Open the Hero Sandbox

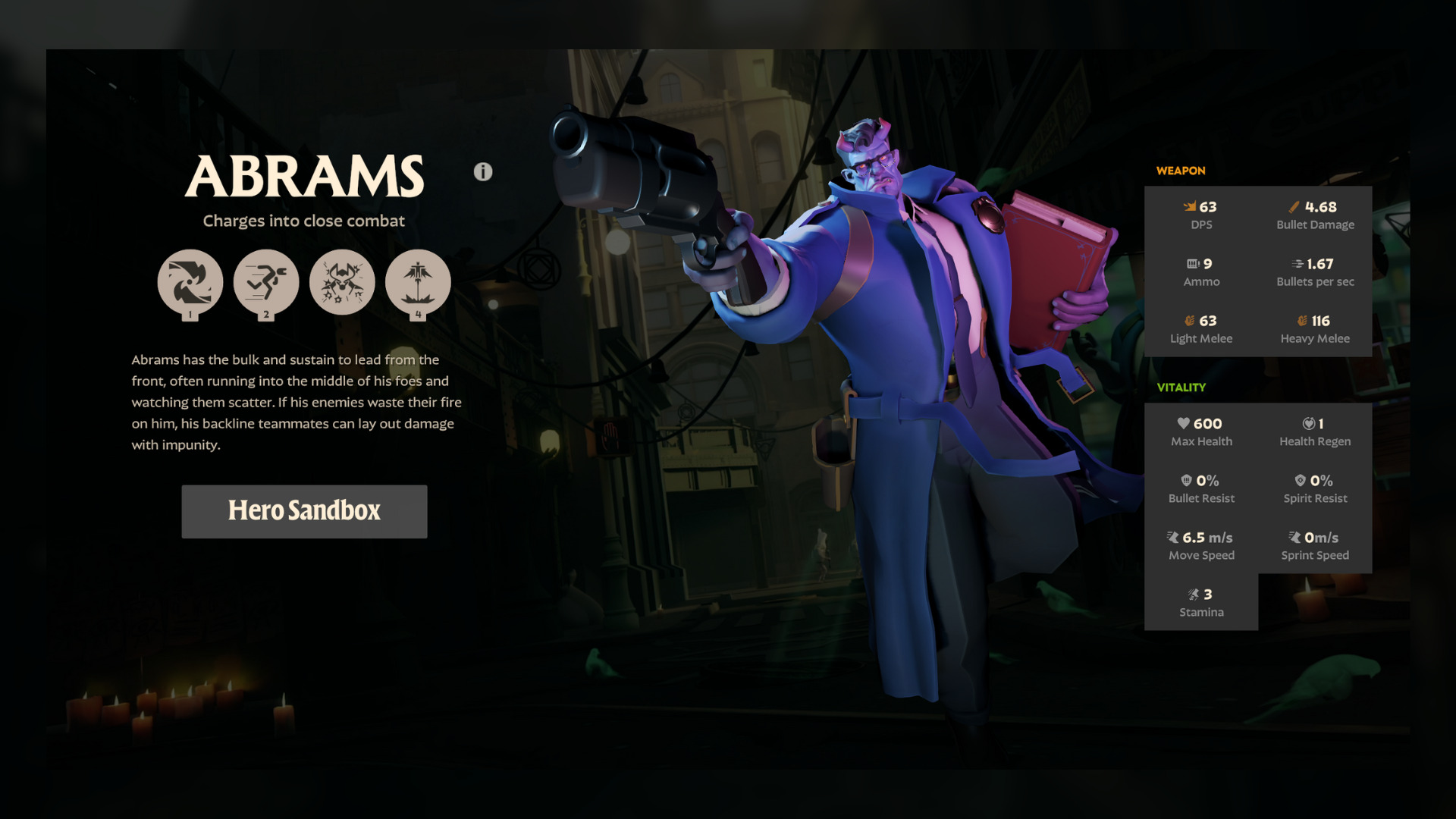pos(304,511)
